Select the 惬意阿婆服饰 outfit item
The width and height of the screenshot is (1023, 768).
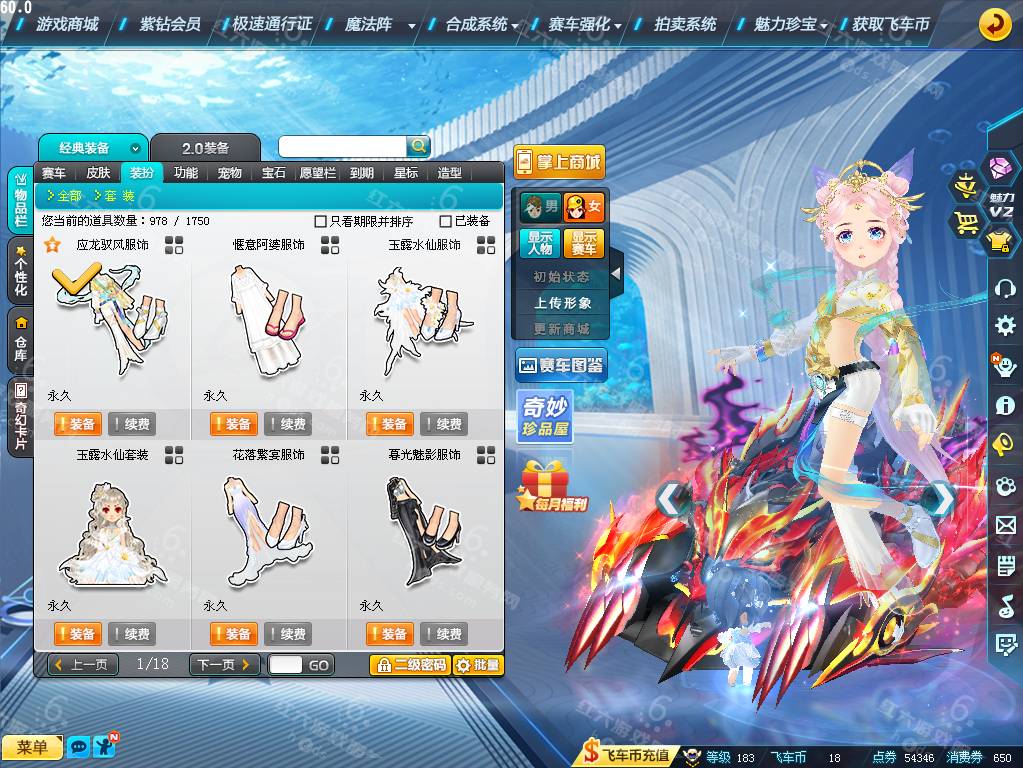coord(268,320)
